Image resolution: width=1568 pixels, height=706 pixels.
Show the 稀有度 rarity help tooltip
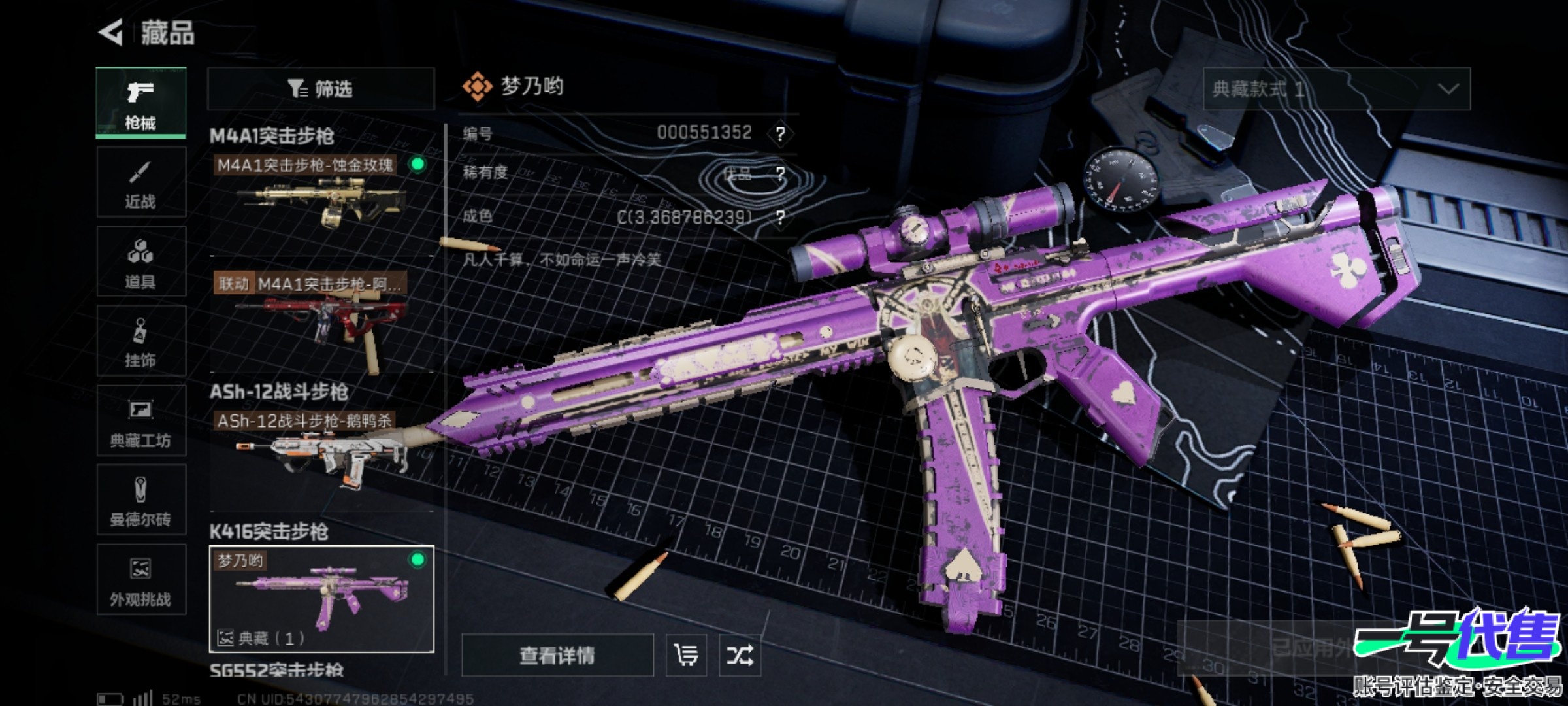tap(780, 174)
